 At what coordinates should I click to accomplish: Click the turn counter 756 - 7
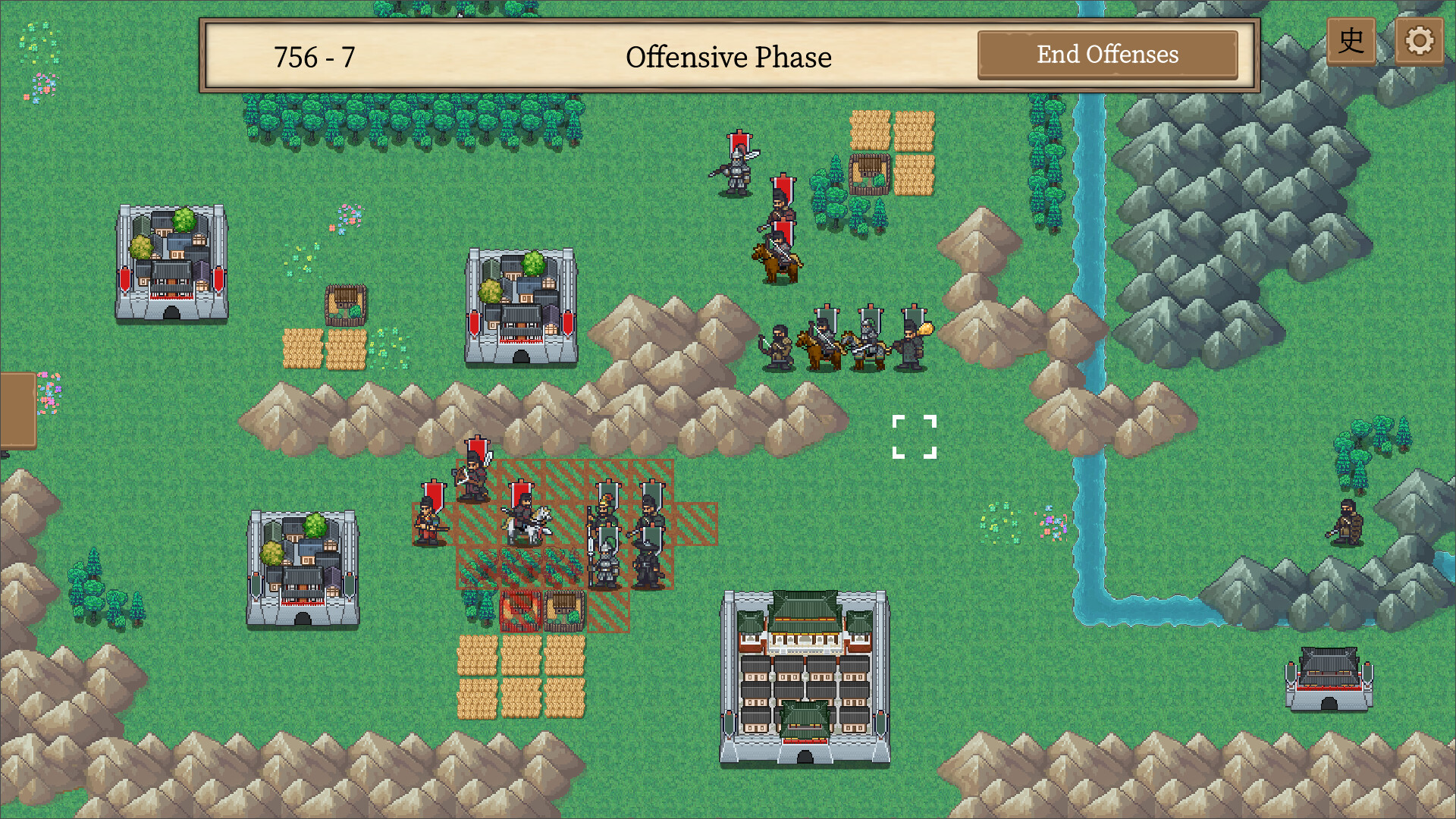[x=315, y=55]
